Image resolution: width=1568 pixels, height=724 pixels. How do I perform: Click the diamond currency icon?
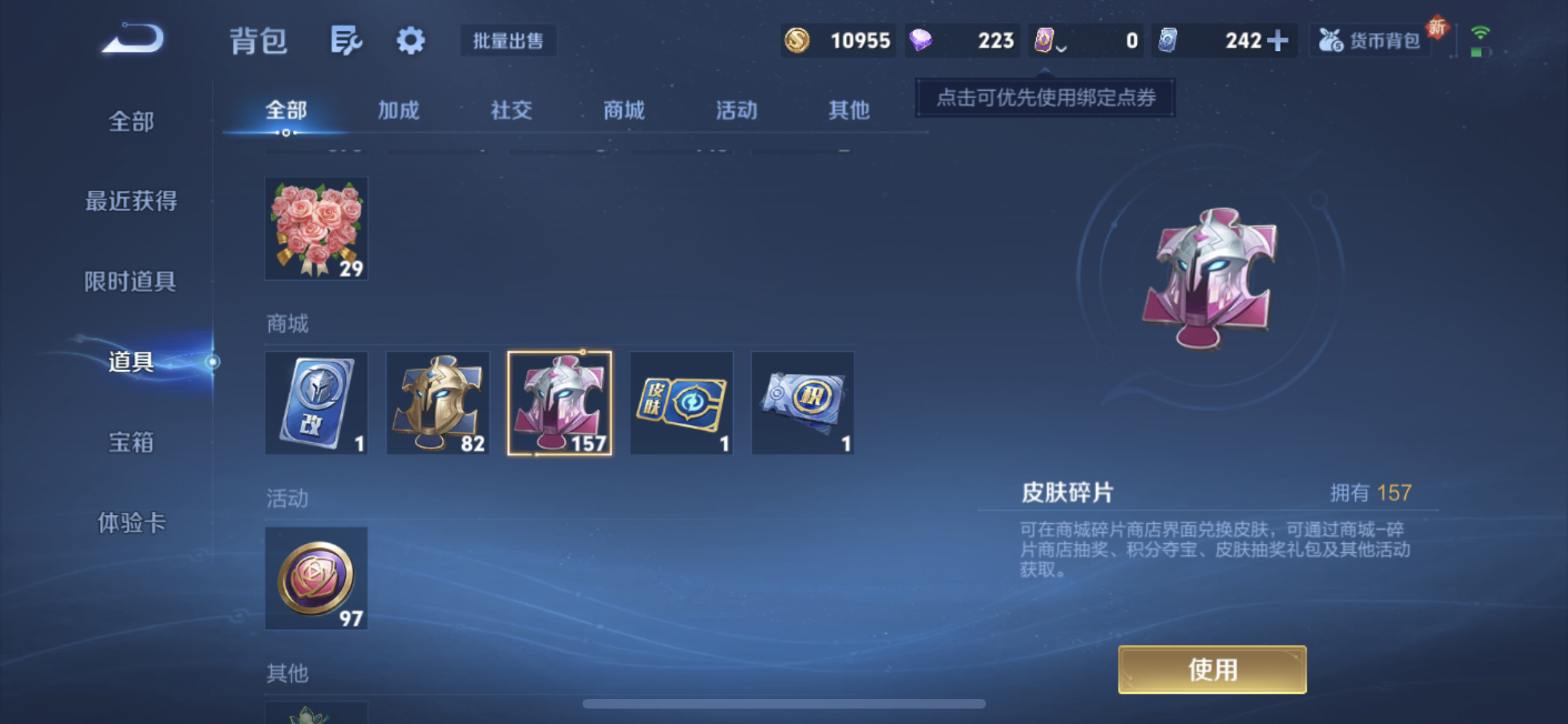pyautogui.click(x=922, y=40)
